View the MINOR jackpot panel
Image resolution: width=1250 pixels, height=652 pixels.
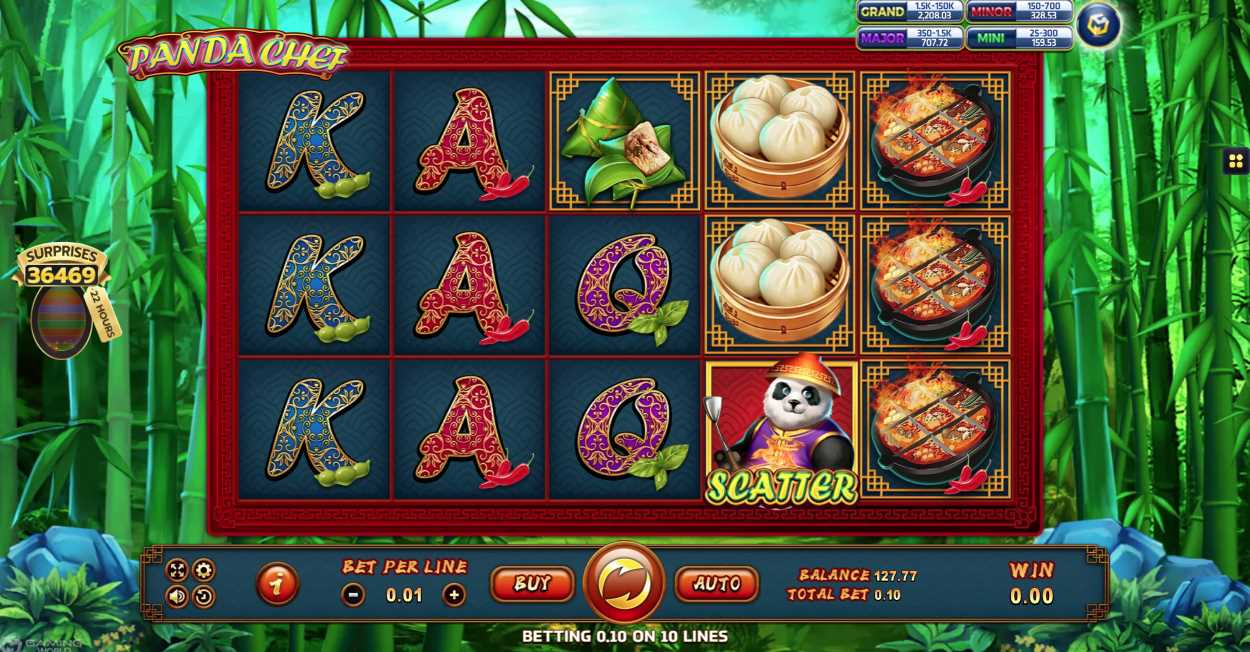click(1019, 12)
